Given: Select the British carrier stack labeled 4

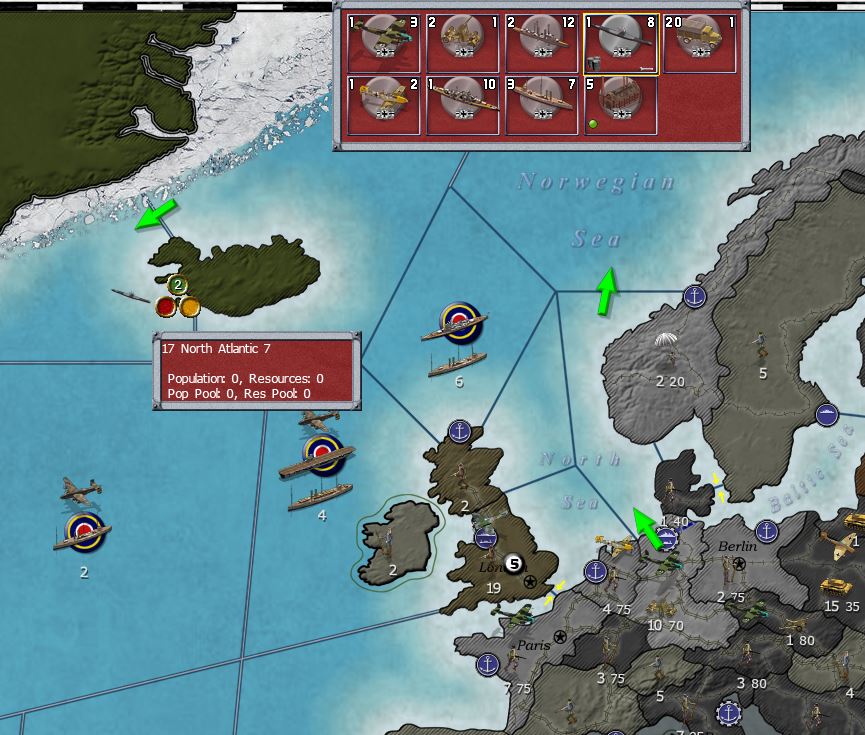Looking at the screenshot, I should click(321, 472).
